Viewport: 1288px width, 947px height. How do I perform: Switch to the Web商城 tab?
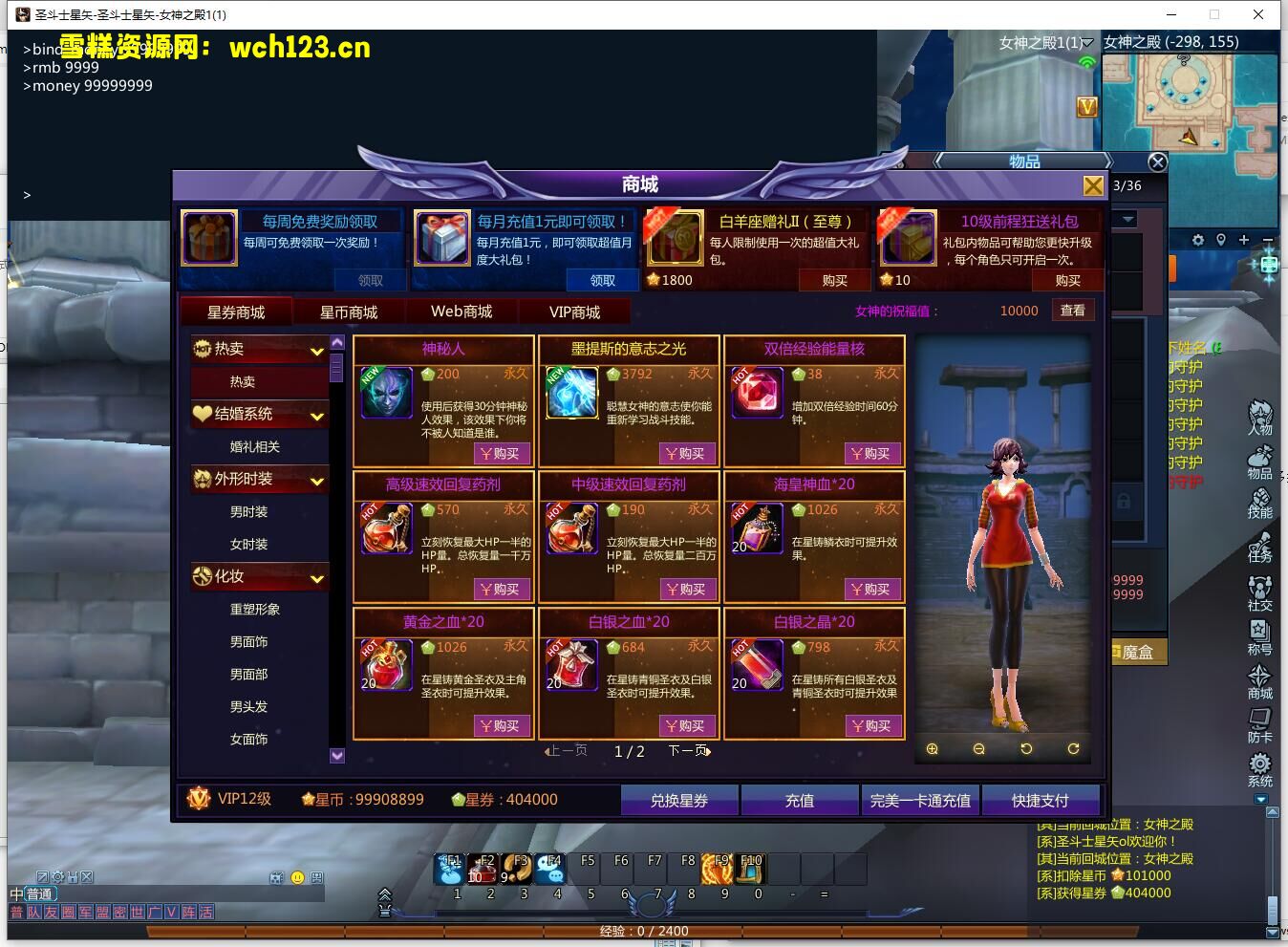pos(462,311)
